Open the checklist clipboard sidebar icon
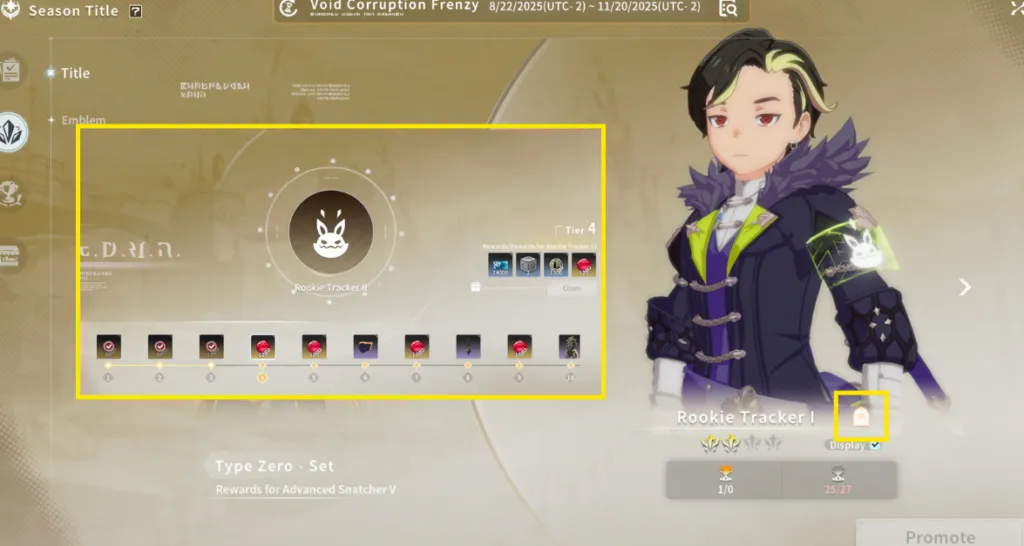This screenshot has width=1024, height=546. click(x=11, y=71)
